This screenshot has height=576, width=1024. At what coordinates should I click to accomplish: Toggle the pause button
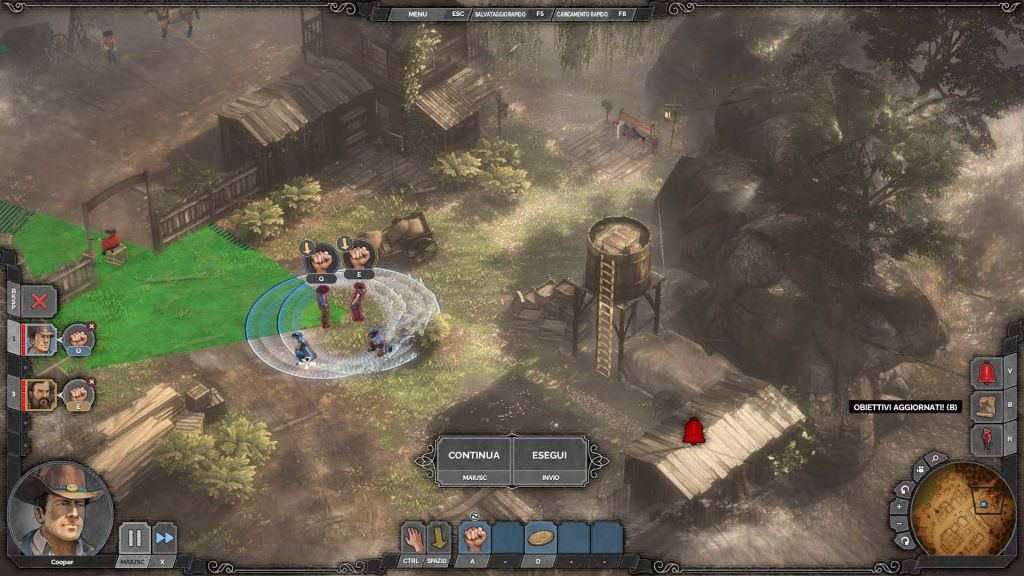point(133,538)
